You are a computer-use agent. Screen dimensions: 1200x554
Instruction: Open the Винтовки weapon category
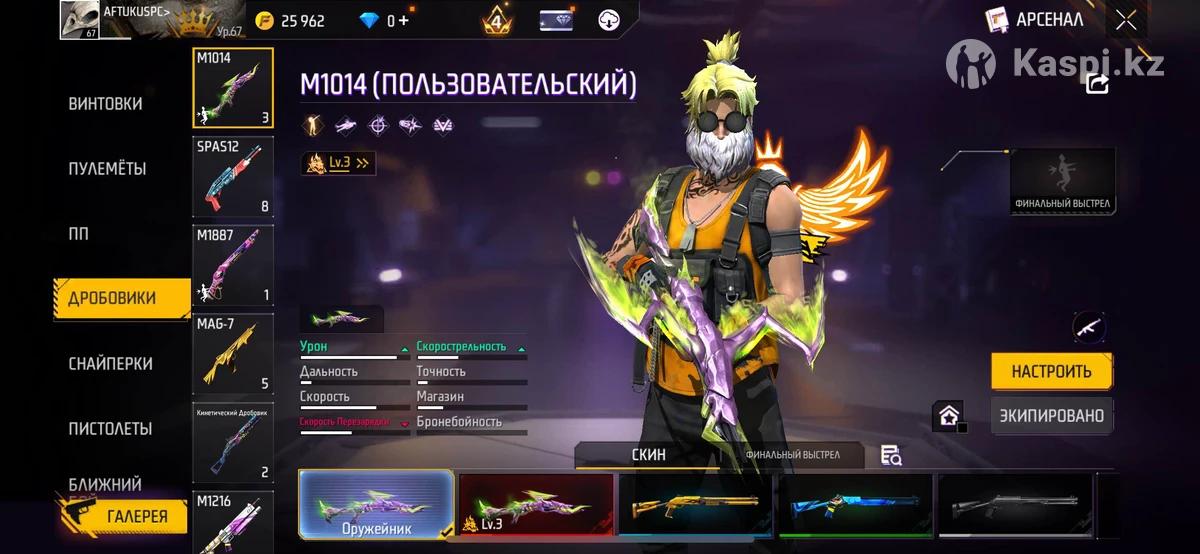tap(105, 104)
